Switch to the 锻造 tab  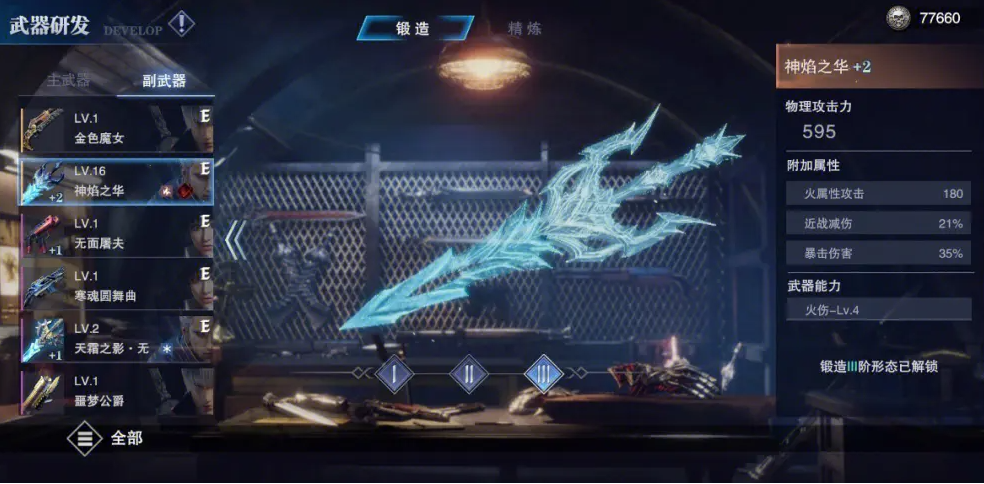(412, 29)
